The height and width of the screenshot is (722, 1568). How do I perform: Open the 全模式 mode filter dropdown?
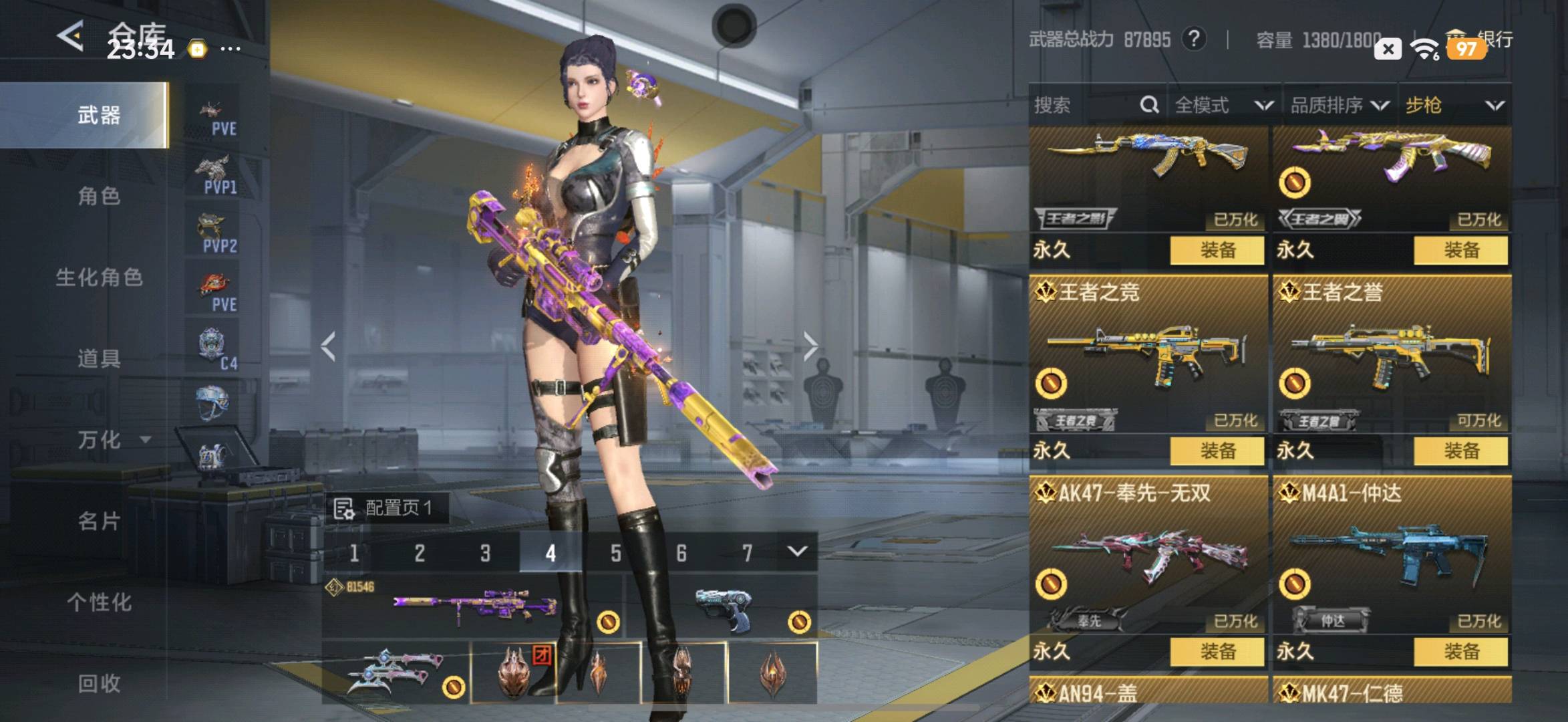[1223, 105]
